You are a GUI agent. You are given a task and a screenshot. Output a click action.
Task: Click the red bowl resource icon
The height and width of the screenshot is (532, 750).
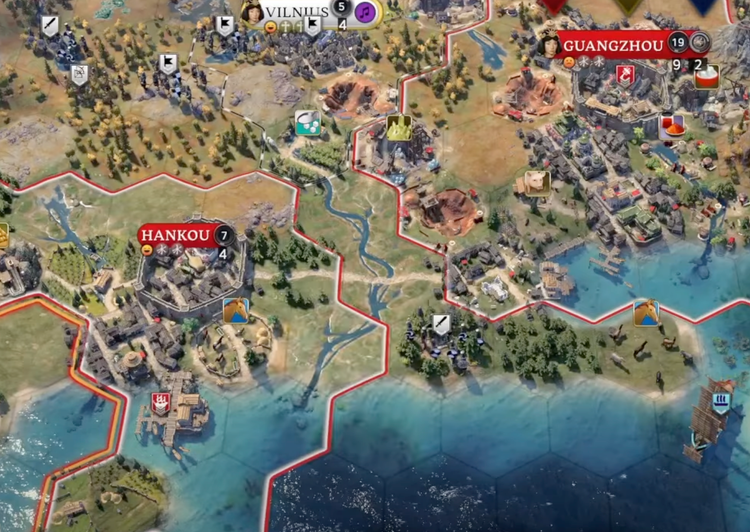672,127
